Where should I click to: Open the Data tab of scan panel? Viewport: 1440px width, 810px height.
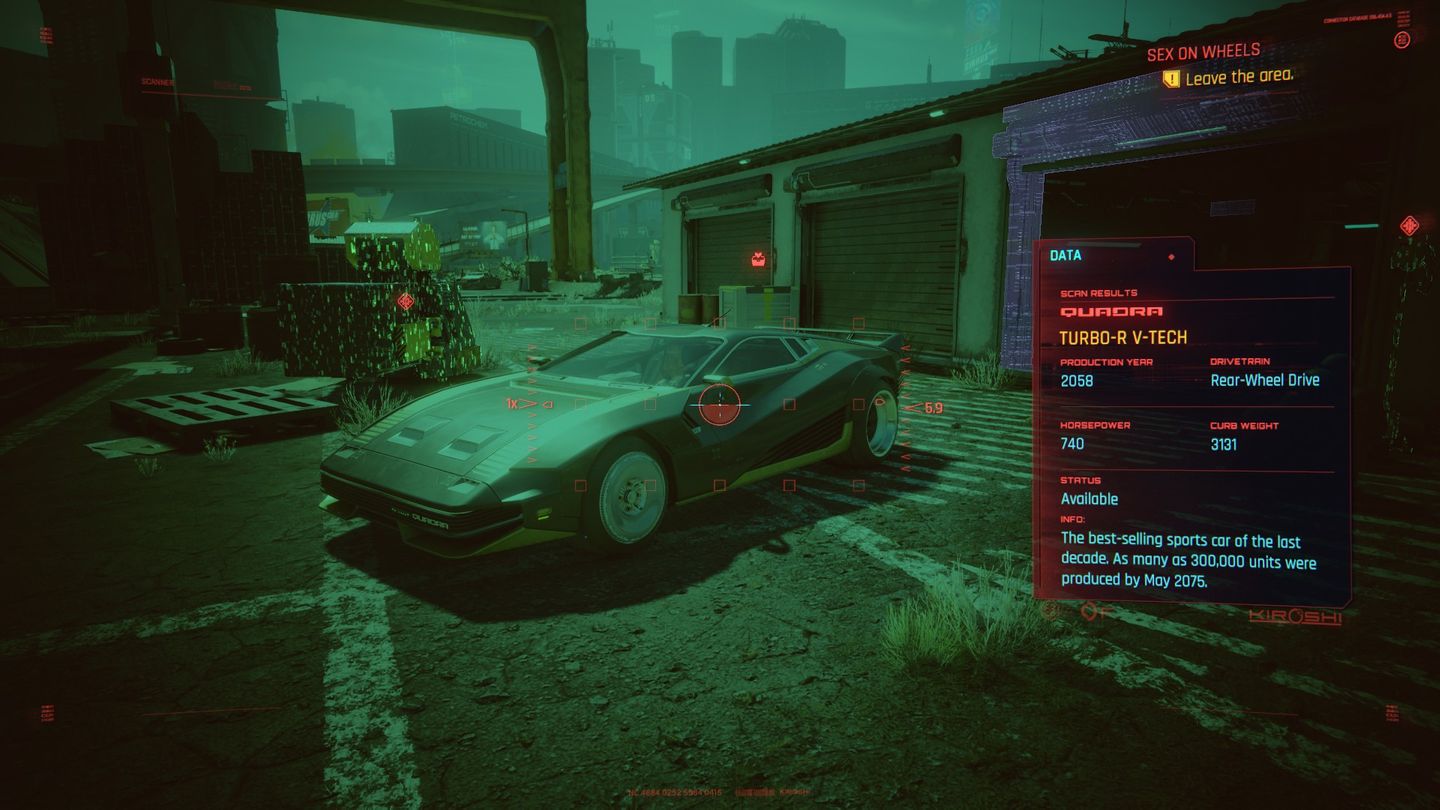(x=1065, y=255)
